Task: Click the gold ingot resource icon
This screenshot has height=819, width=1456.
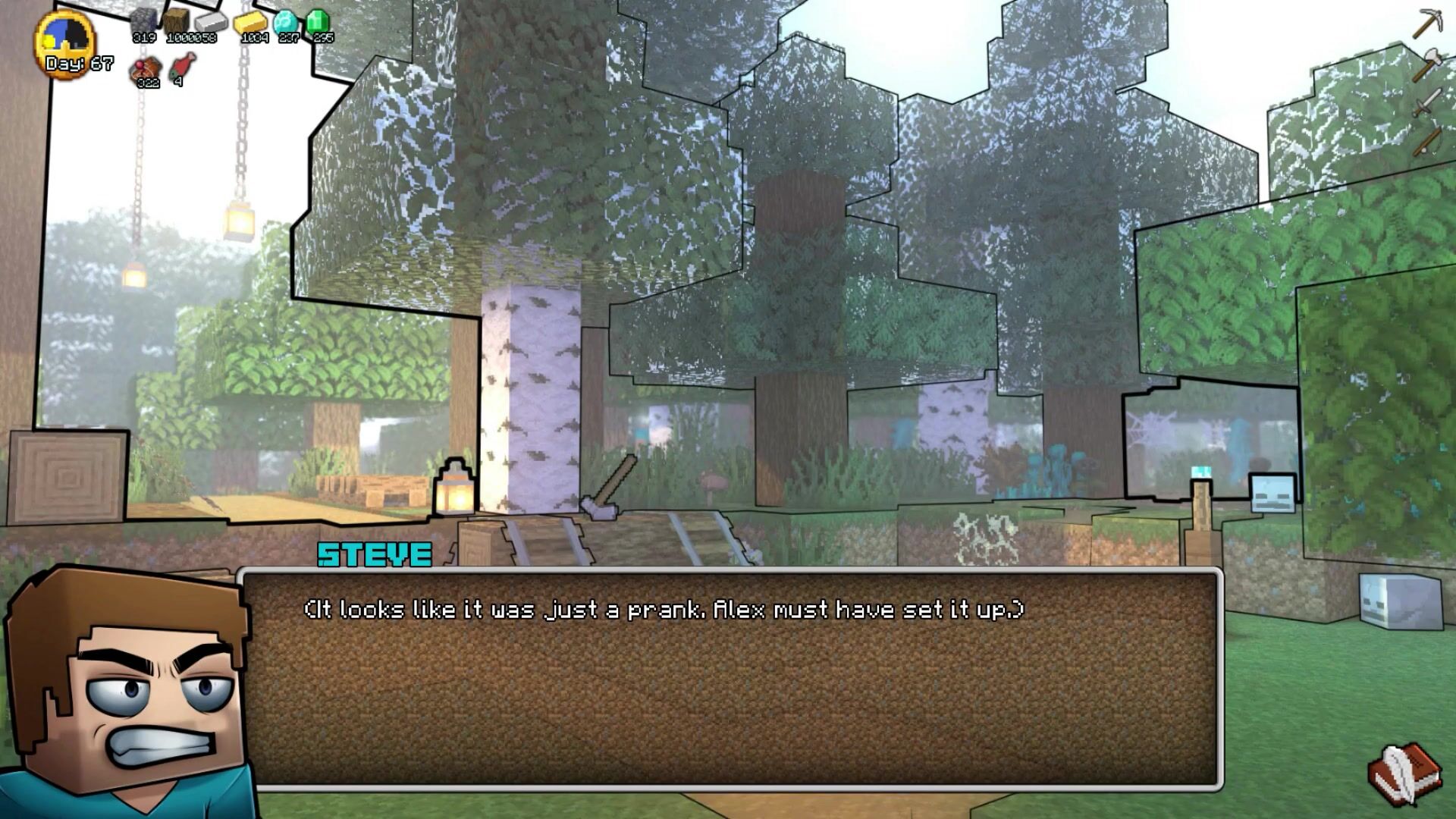Action: click(x=251, y=20)
